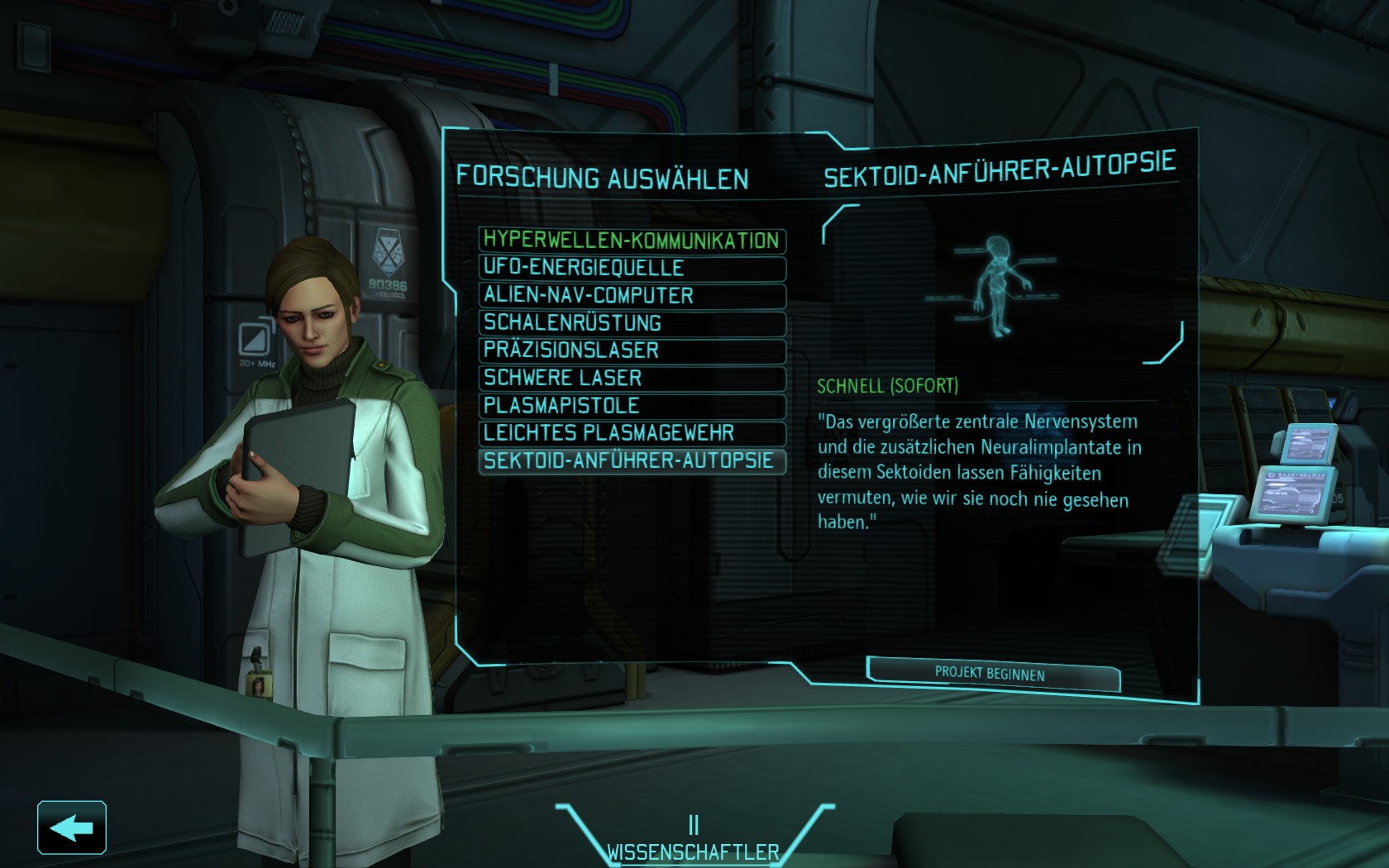Pick the Alien-Nav-Computer research entry

pyautogui.click(x=632, y=295)
